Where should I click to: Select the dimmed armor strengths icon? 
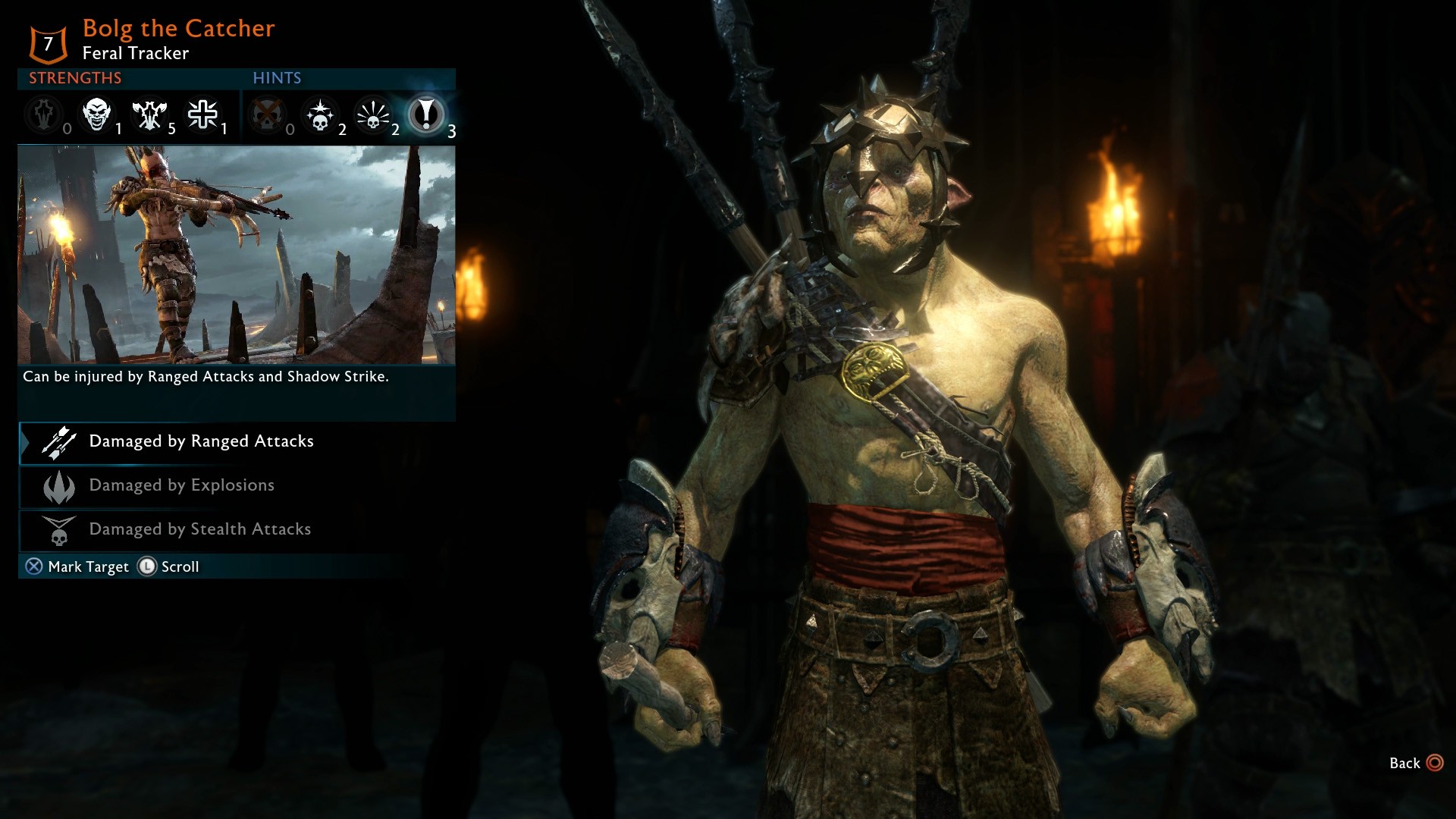click(x=44, y=115)
